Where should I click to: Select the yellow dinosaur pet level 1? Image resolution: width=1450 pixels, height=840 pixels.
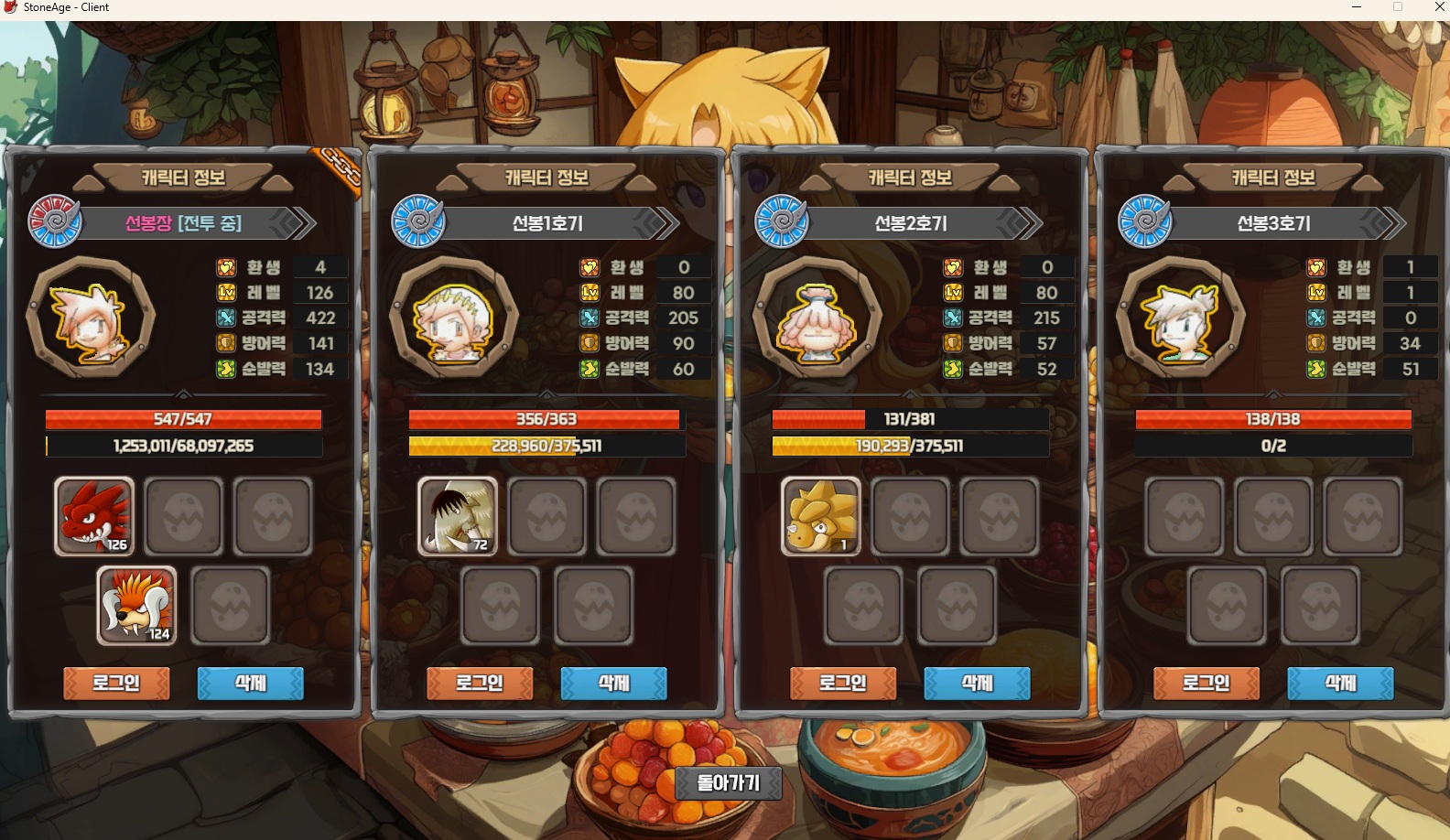coord(821,516)
